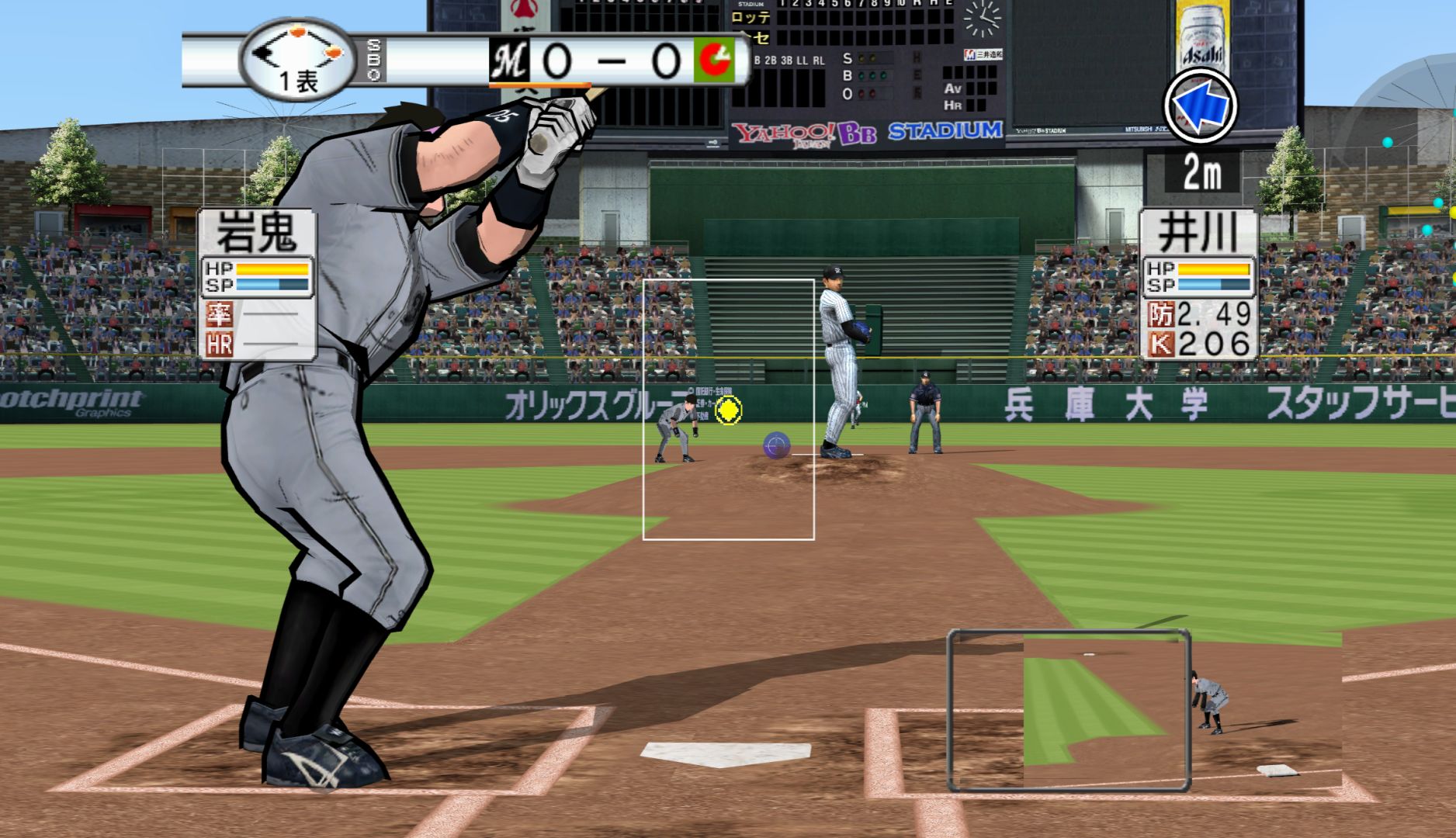Click the base runner diamond indicator
The image size is (1456, 838).
coord(298,53)
